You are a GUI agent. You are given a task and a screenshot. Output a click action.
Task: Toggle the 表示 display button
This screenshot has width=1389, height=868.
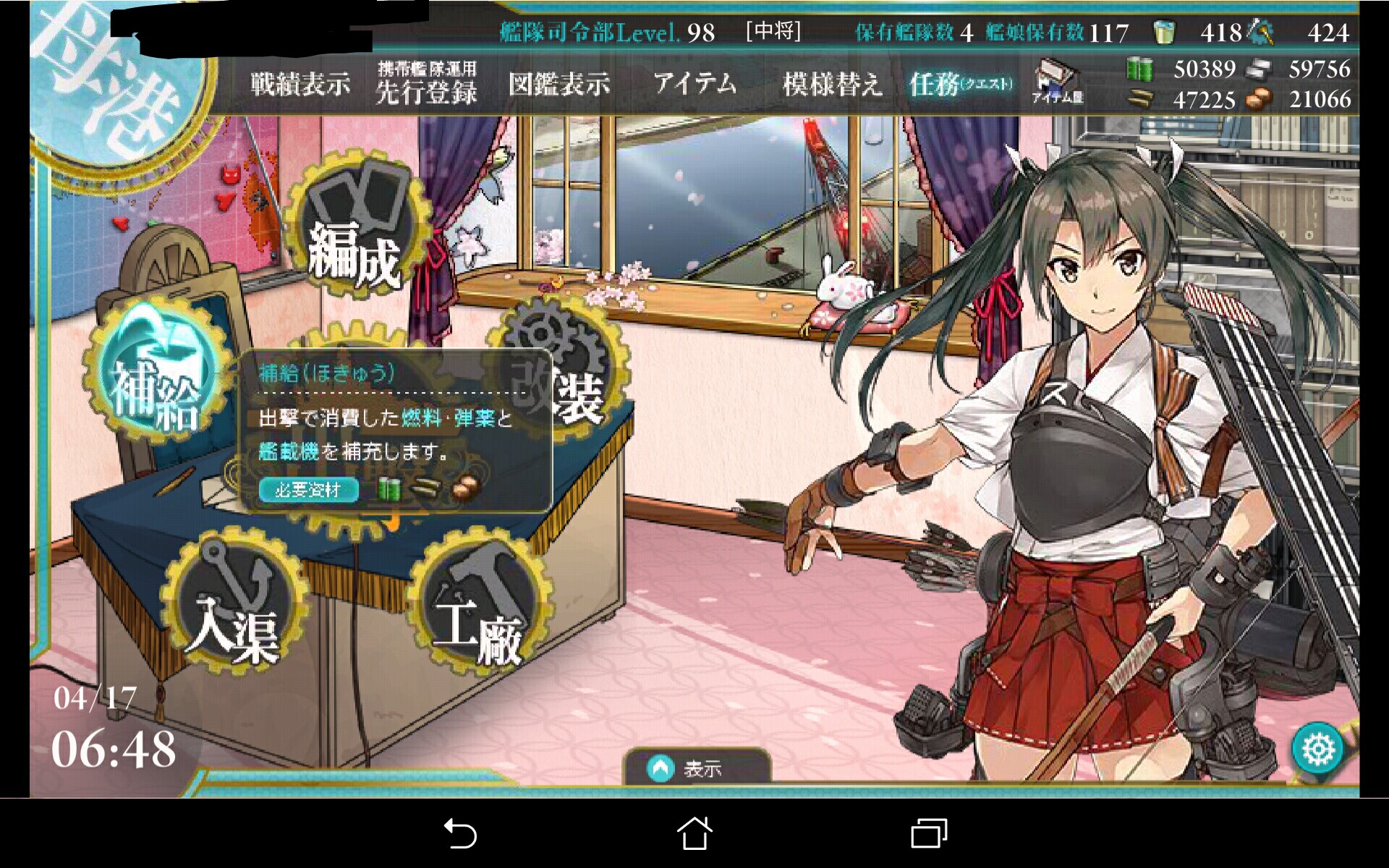(x=696, y=768)
